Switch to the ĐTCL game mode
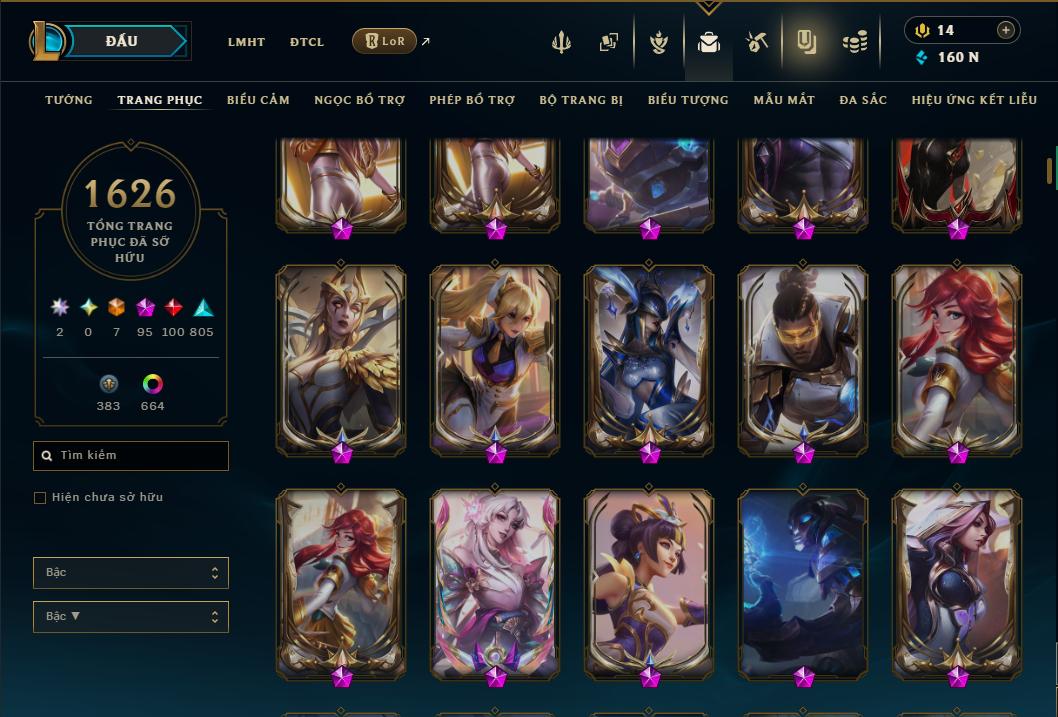1058x717 pixels. point(307,42)
